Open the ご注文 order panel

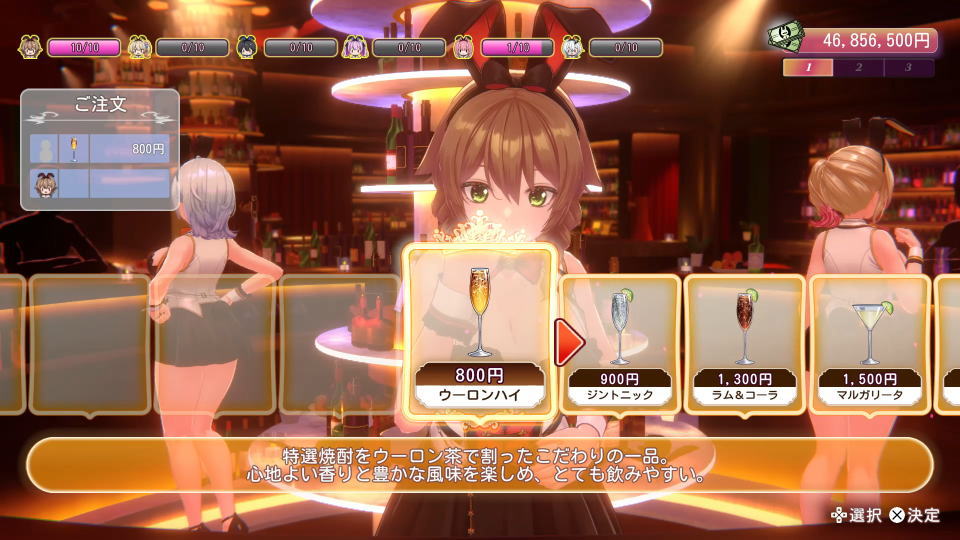(x=100, y=105)
